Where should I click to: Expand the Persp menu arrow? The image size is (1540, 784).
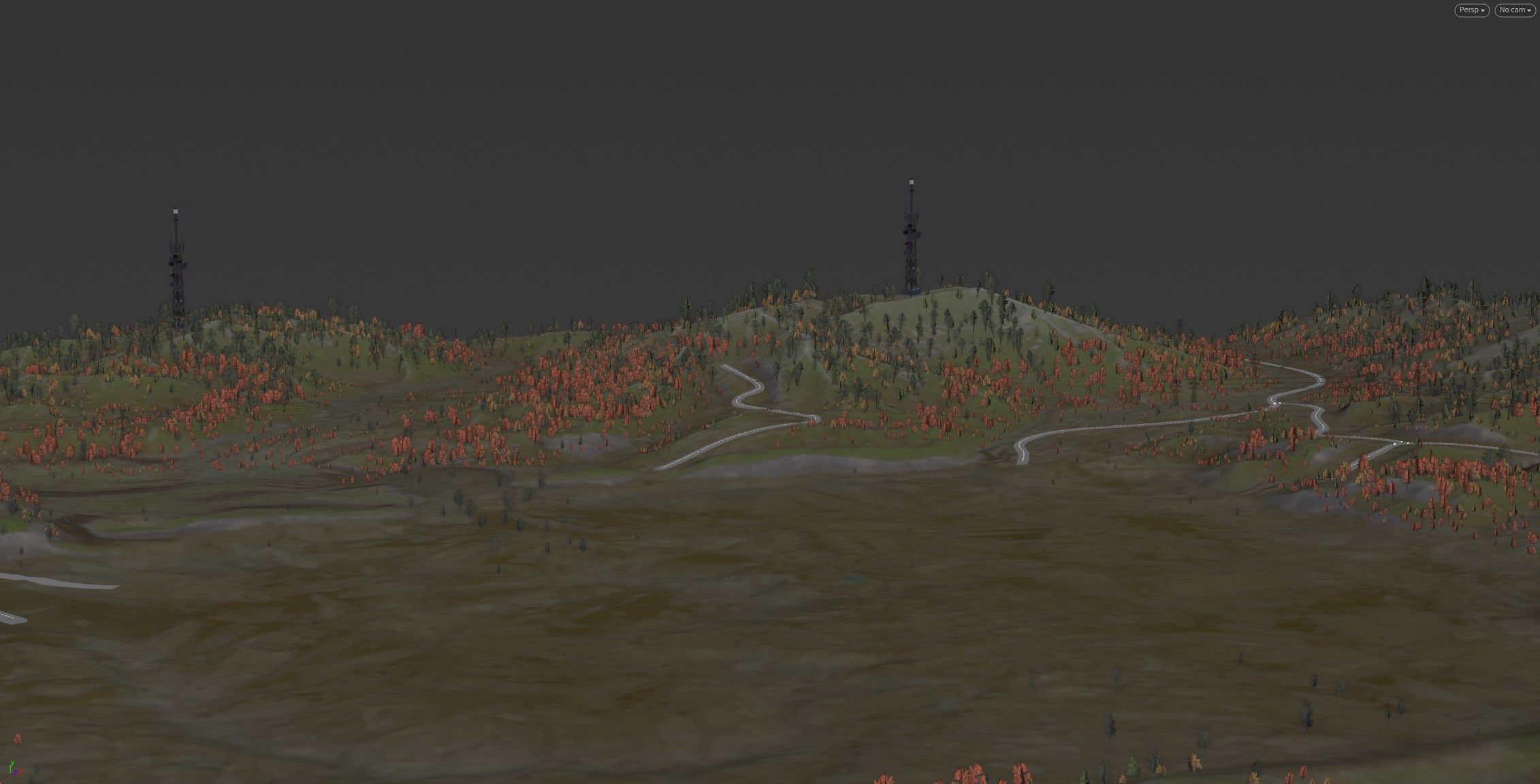1482,10
